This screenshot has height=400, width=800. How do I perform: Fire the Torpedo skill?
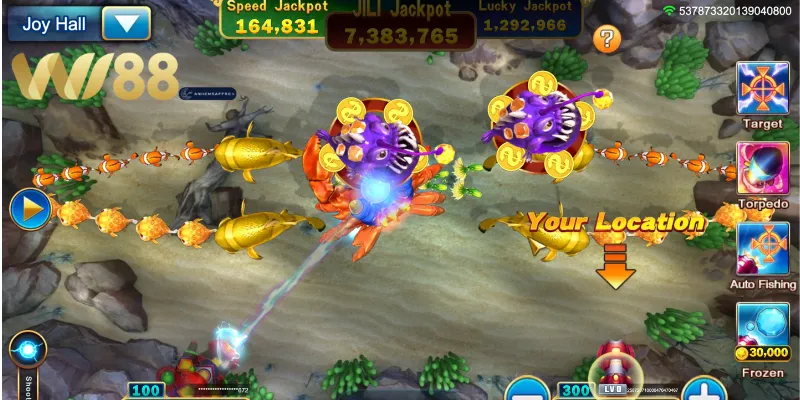click(763, 167)
